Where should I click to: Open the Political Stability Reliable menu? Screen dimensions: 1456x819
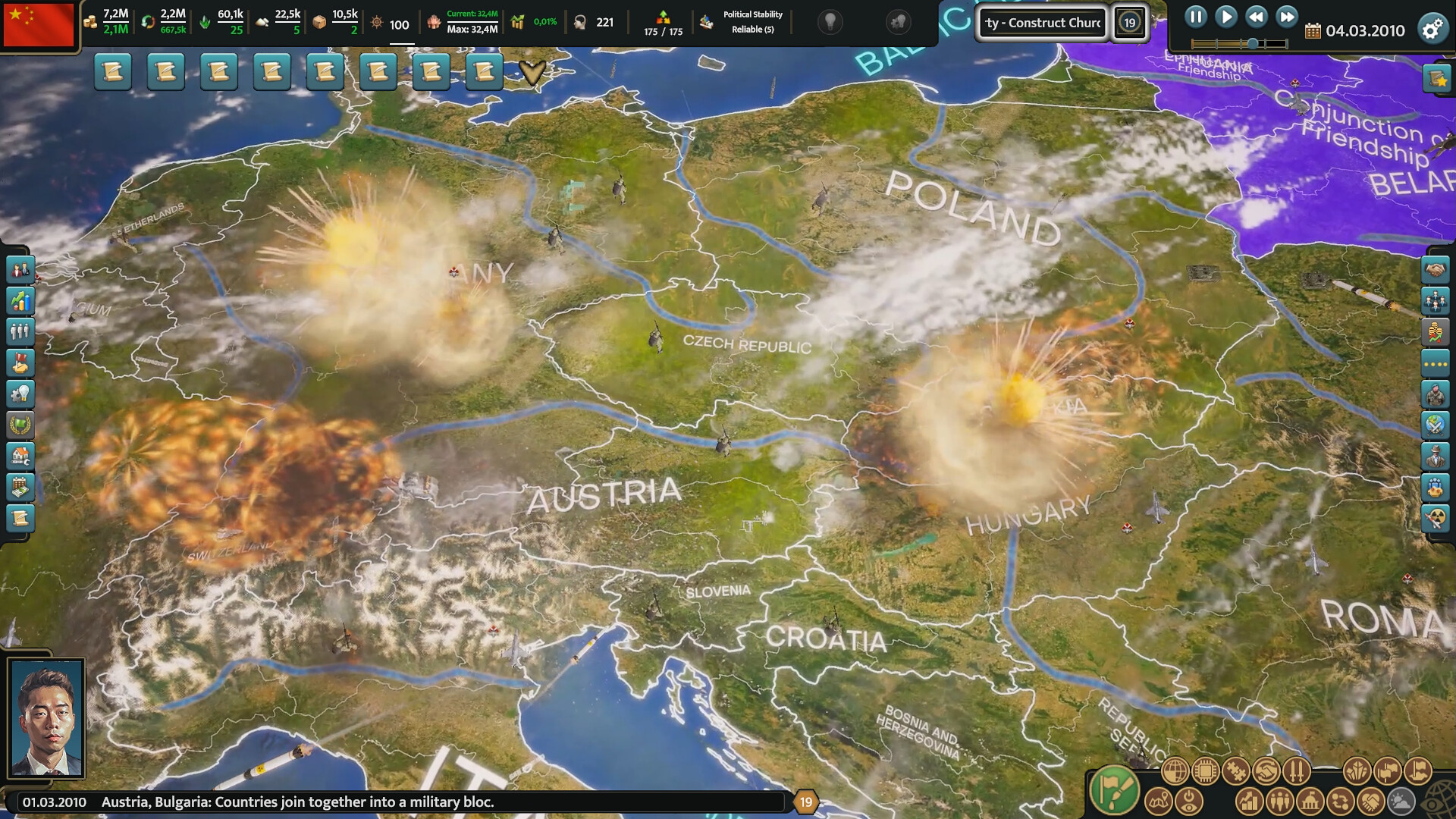tap(751, 22)
